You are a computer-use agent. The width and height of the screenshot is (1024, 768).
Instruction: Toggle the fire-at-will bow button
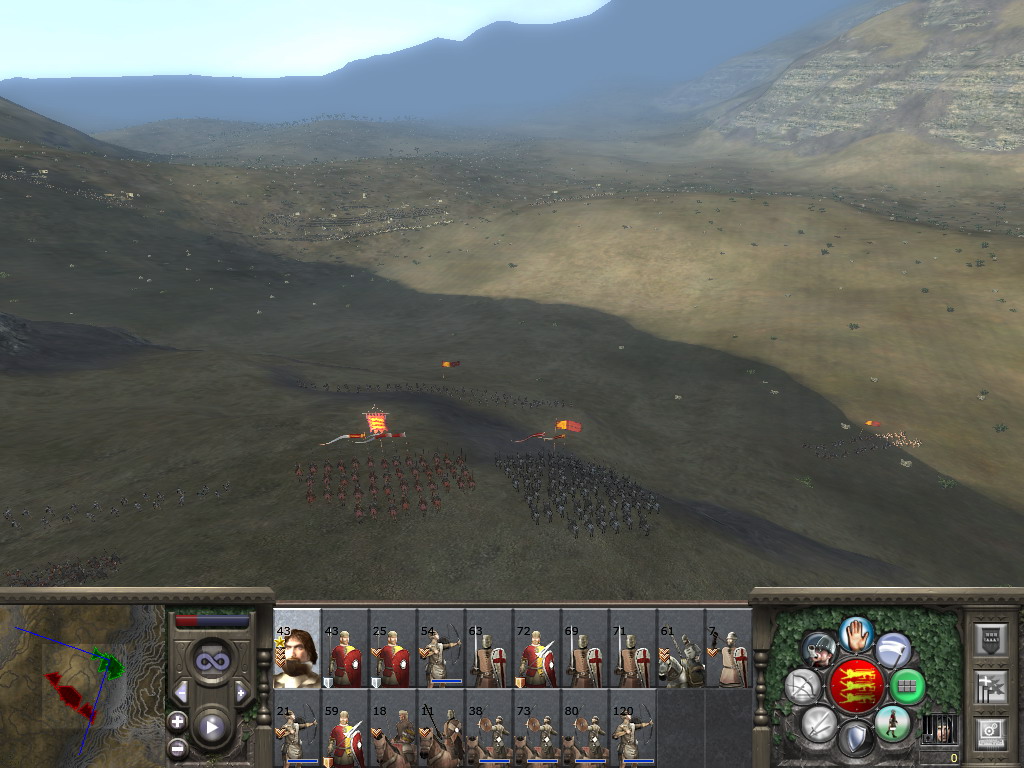802,687
